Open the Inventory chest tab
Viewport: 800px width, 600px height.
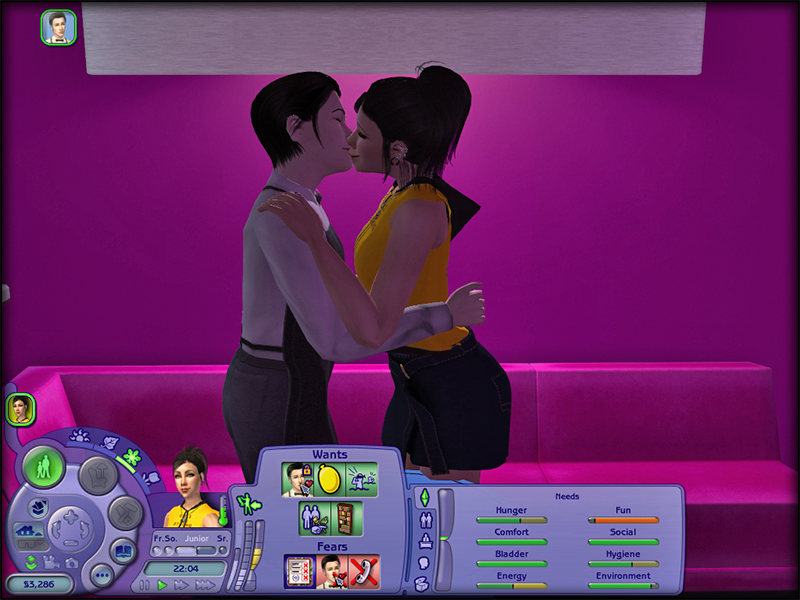coord(423,585)
